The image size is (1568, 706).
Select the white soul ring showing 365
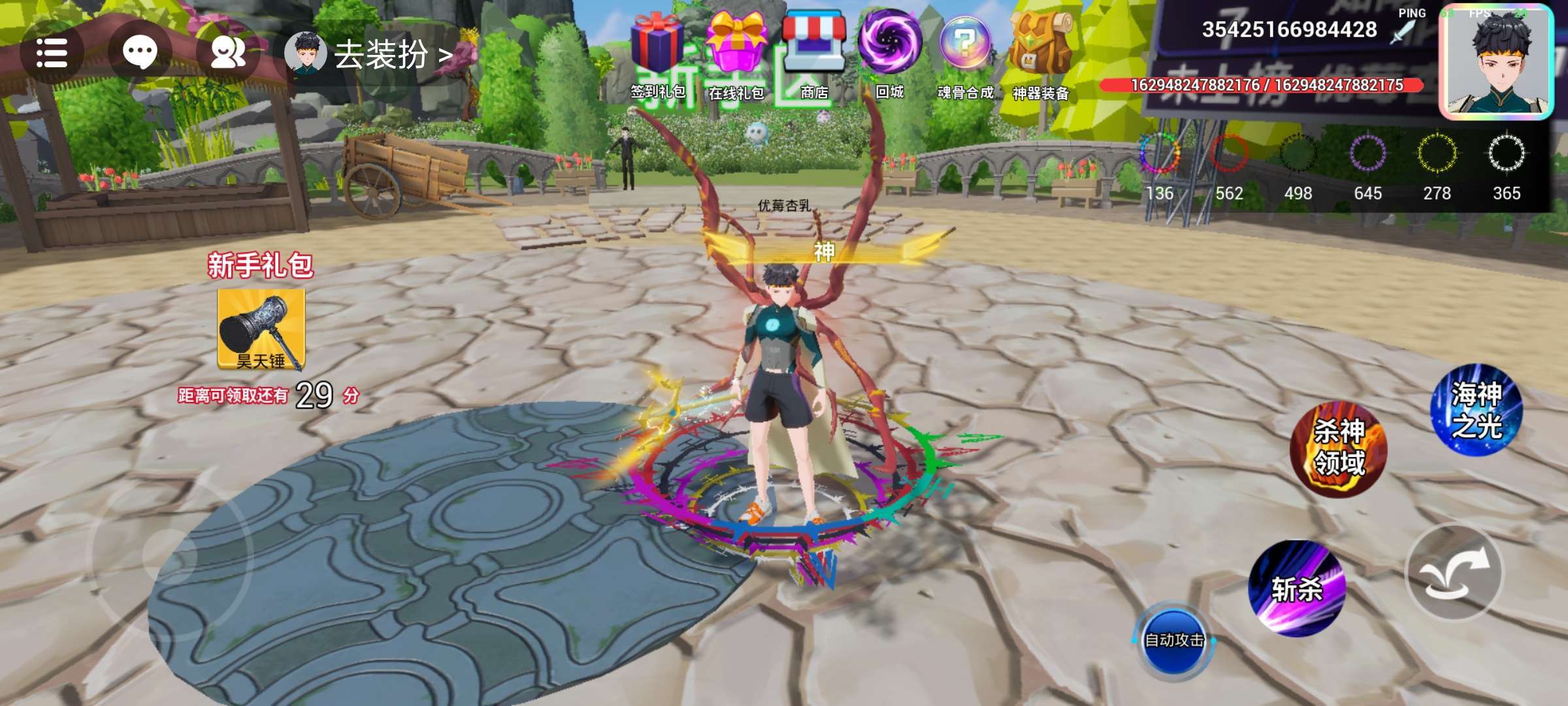click(x=1506, y=155)
